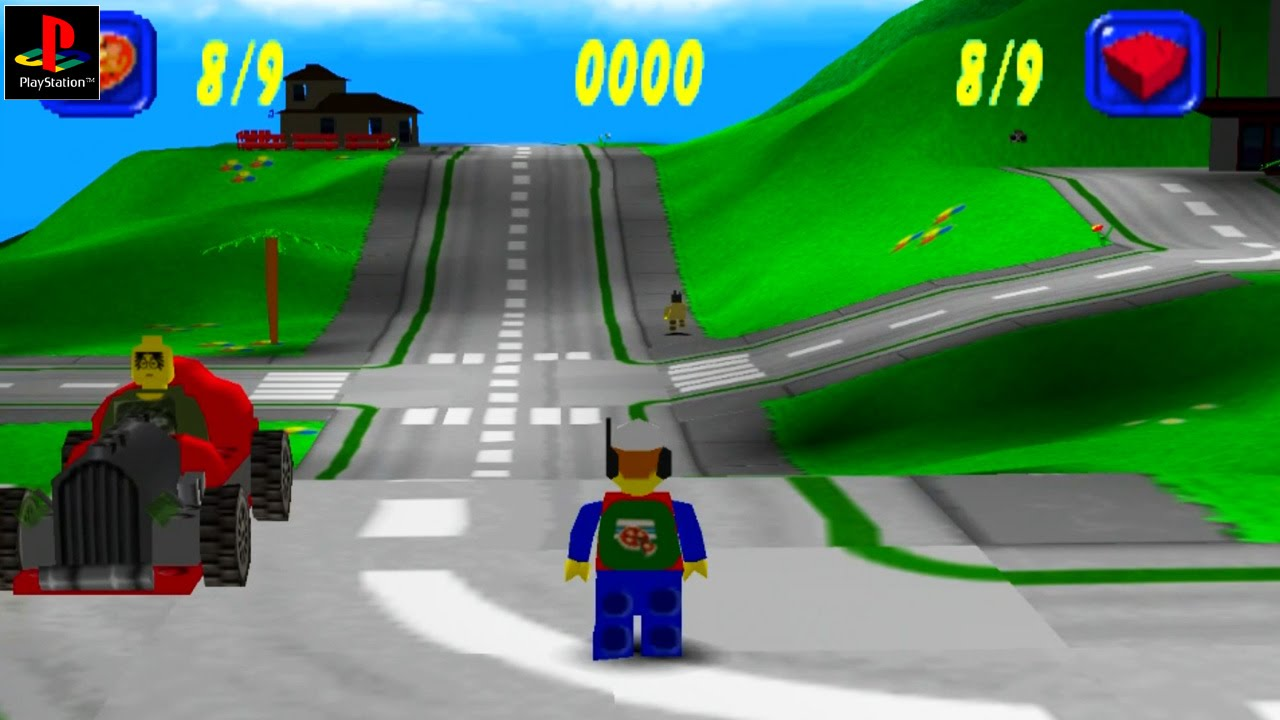Click the red flower near the right road edge
Screen dimensions: 1280x720
[1099, 228]
